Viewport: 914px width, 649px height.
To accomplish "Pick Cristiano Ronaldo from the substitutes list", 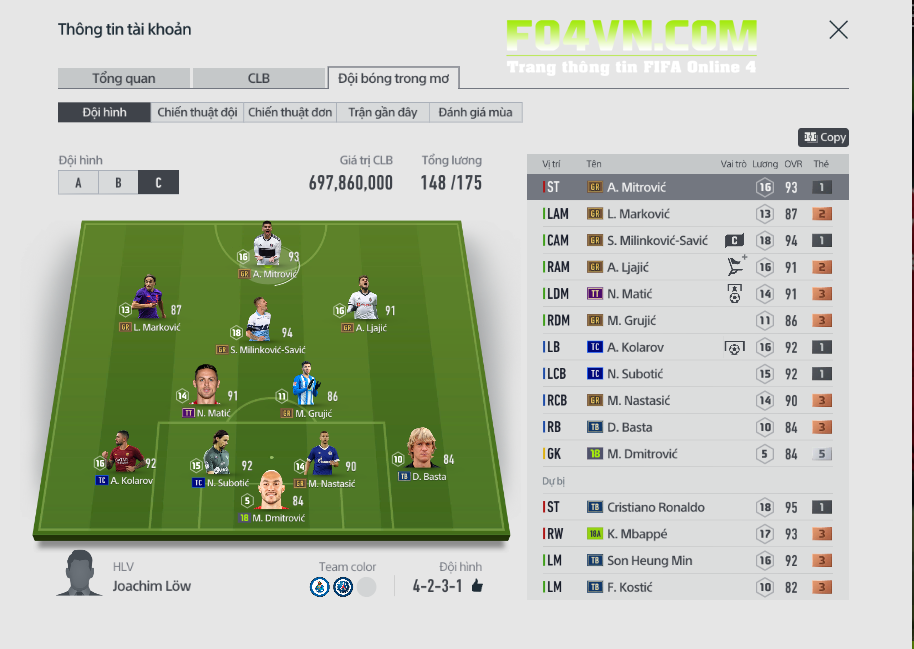I will coord(687,507).
